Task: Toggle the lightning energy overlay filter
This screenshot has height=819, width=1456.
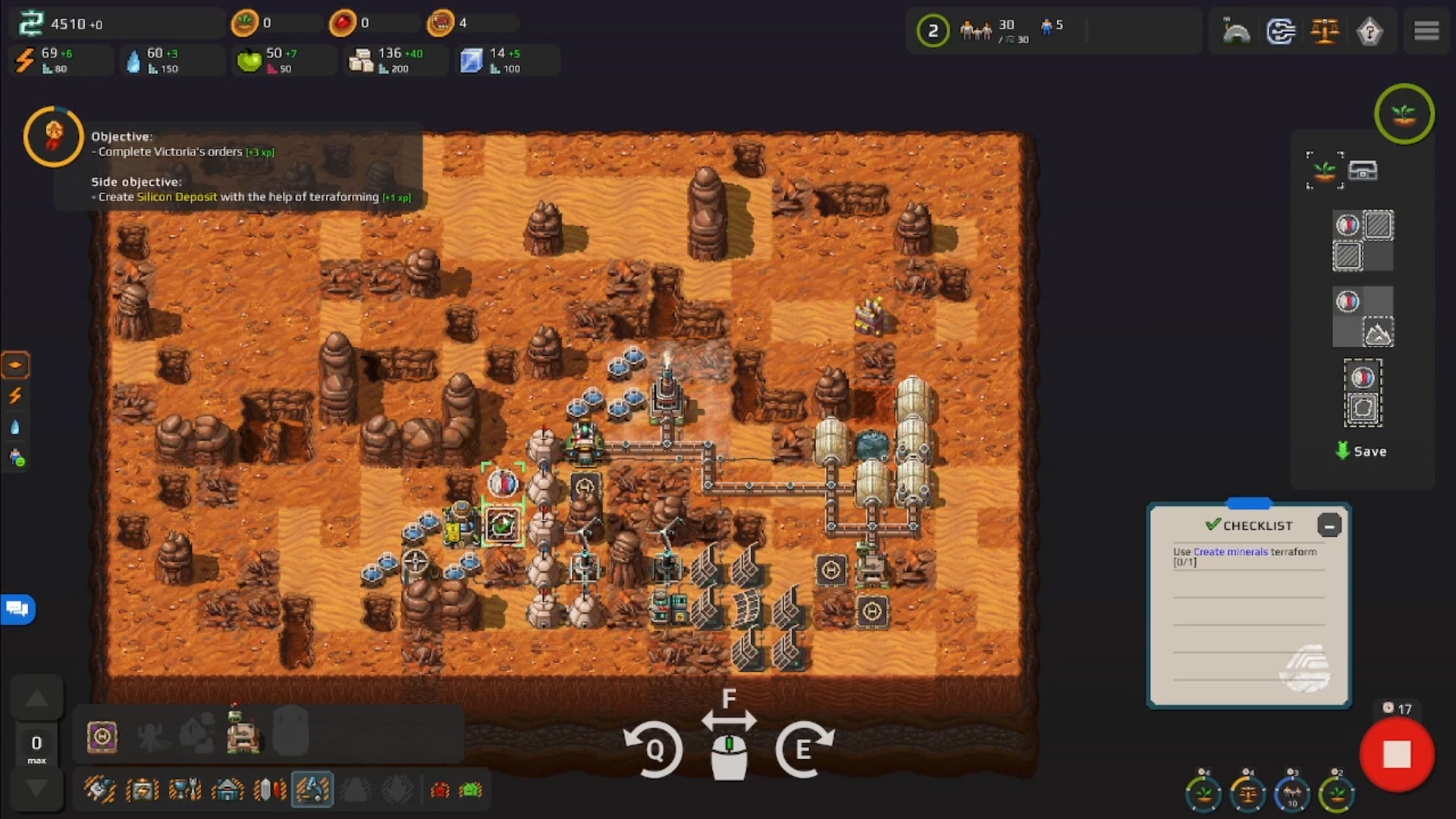Action: 15,396
